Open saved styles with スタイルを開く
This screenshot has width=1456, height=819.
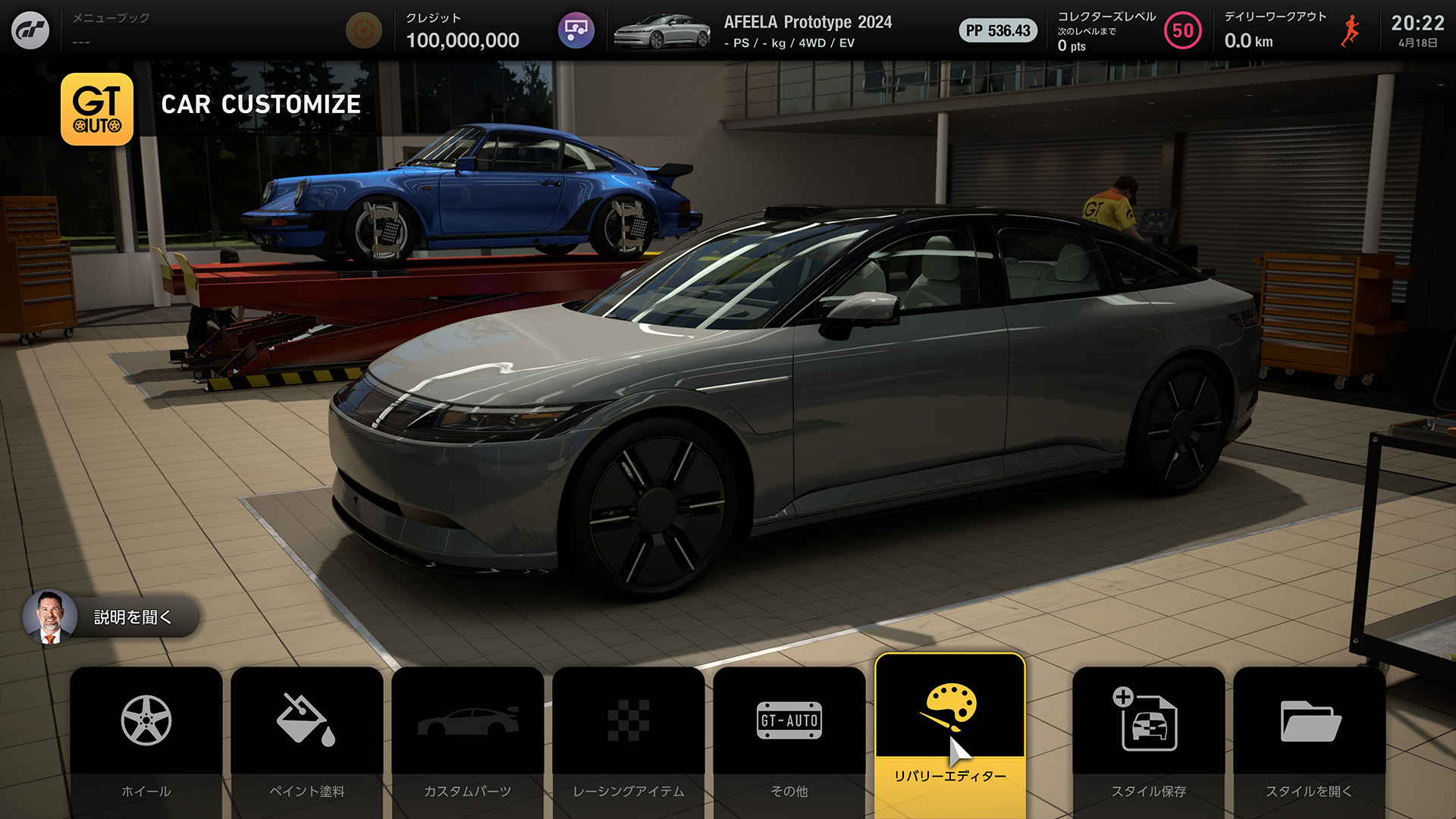coord(1309,739)
